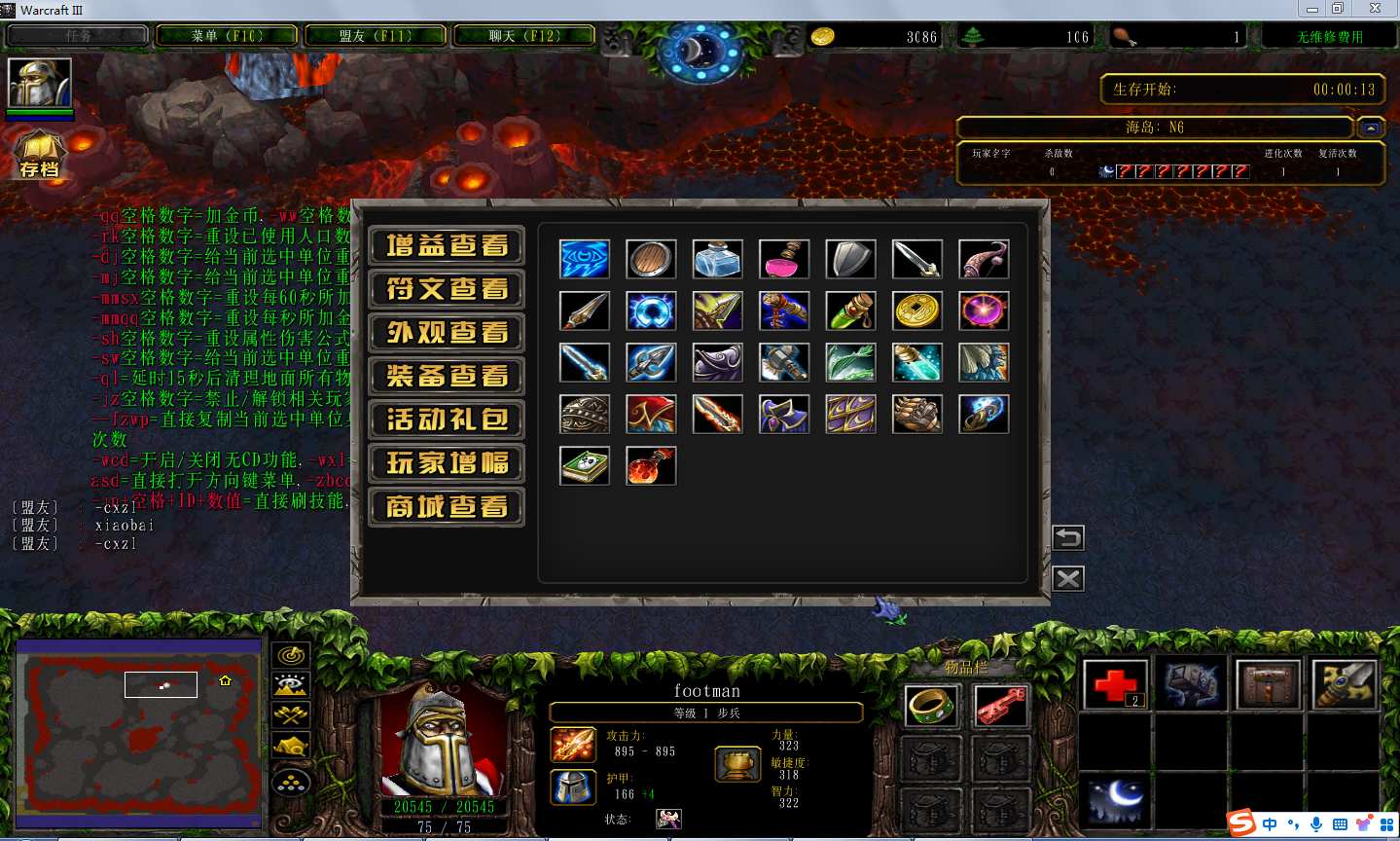View the 商城查看 section
The width and height of the screenshot is (1400, 841).
(447, 507)
